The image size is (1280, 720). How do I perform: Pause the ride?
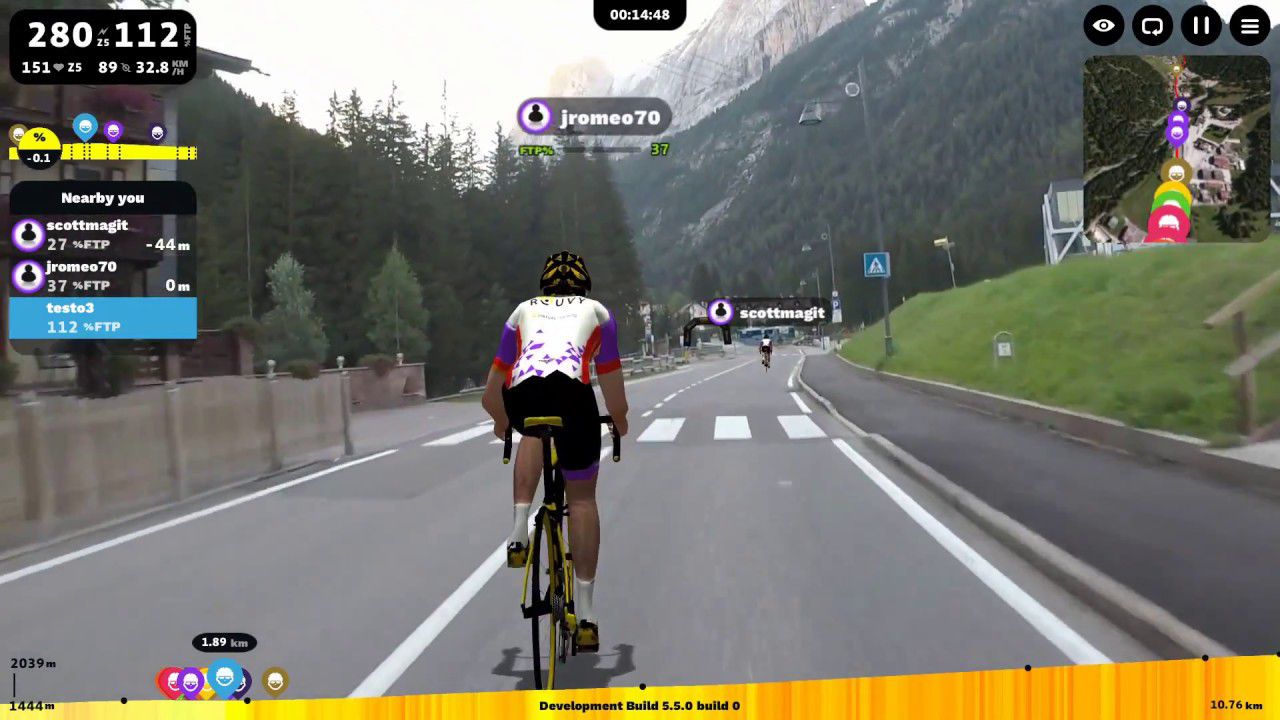pos(1201,26)
